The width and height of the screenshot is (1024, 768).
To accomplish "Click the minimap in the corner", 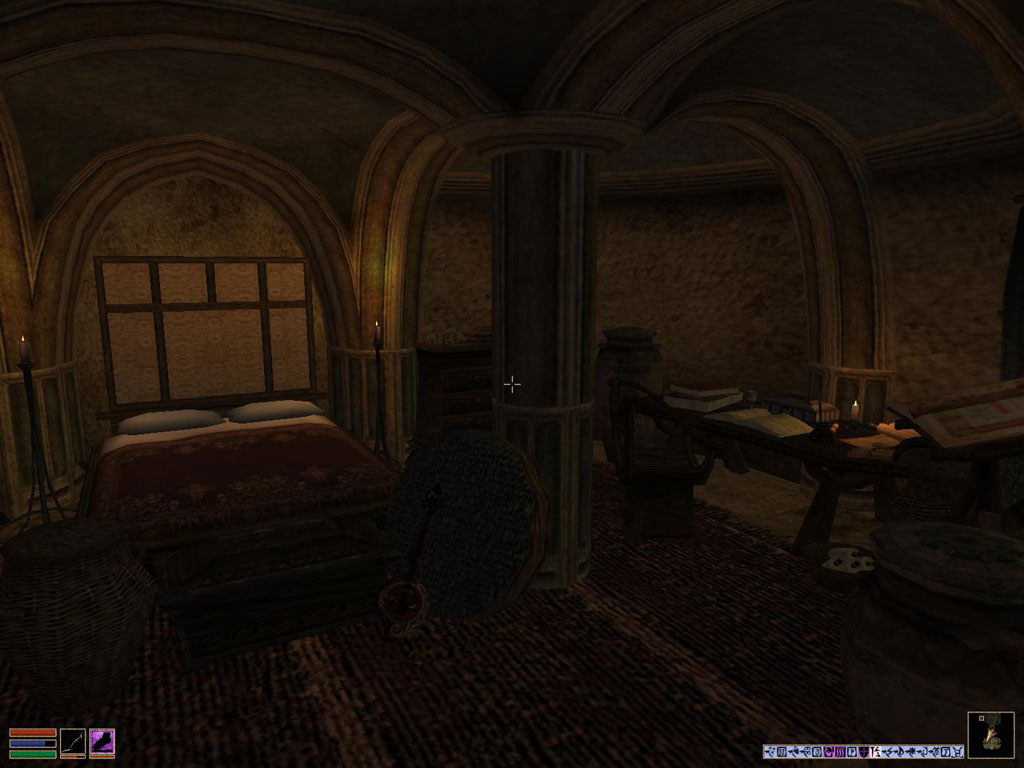I will click(990, 735).
